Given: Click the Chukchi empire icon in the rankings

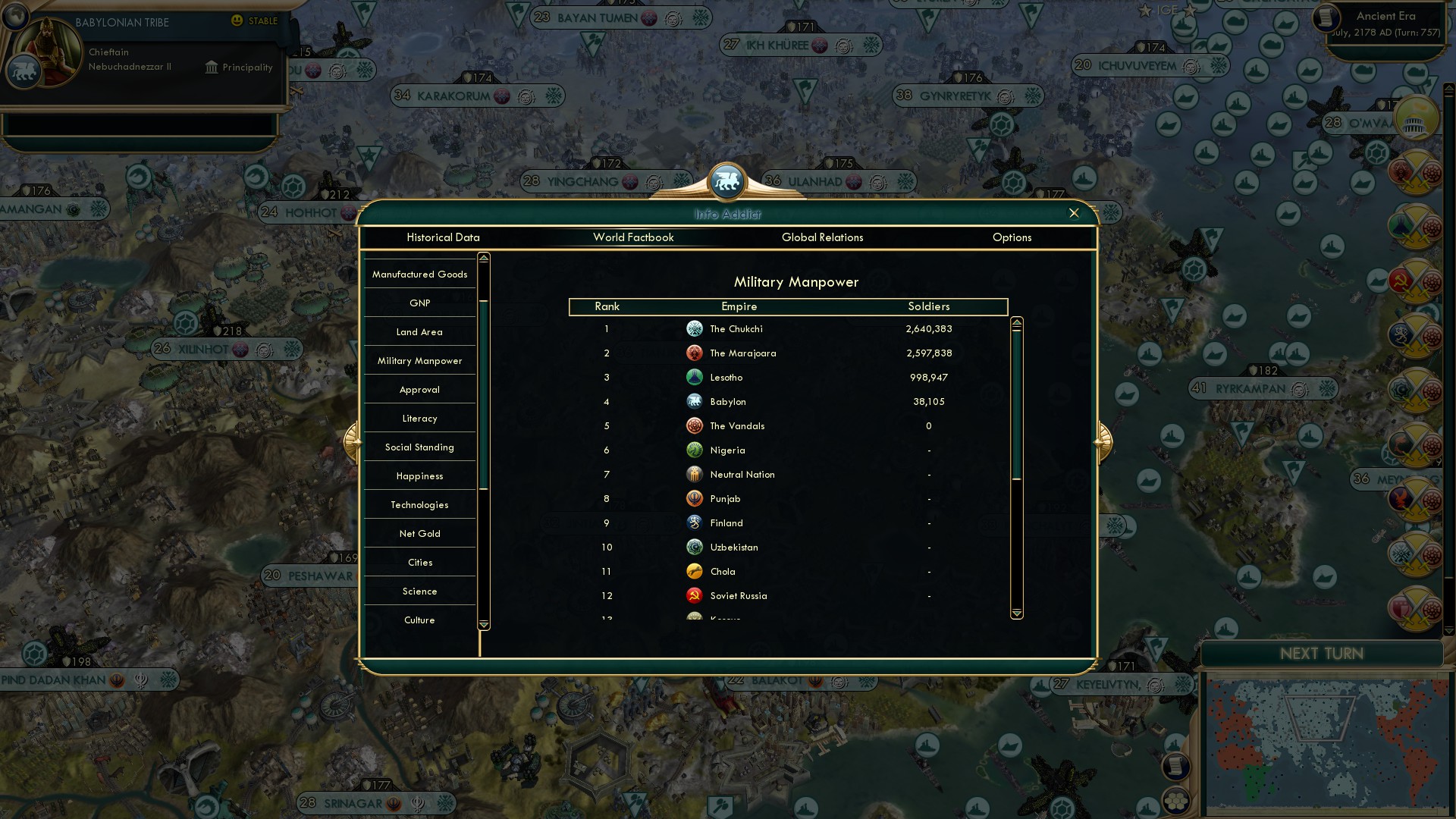Looking at the screenshot, I should 695,328.
